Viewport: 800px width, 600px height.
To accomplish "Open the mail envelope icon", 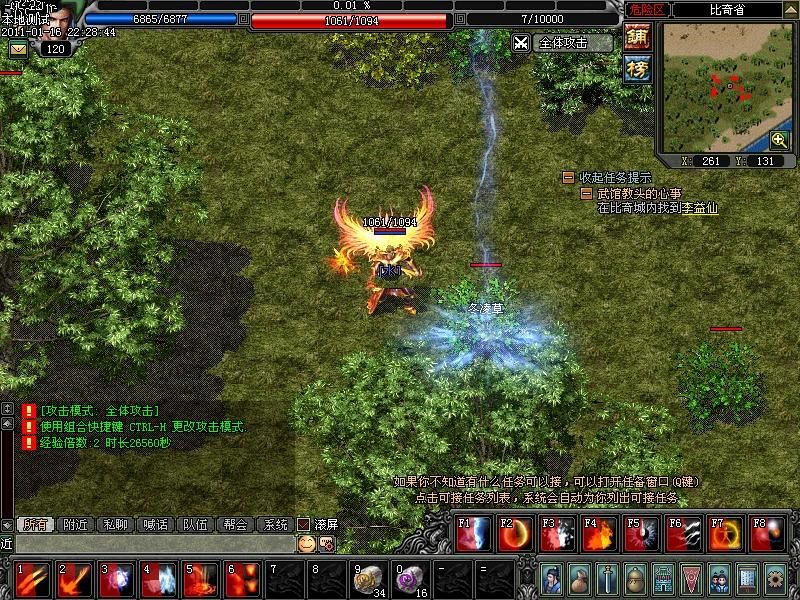I will [19, 48].
